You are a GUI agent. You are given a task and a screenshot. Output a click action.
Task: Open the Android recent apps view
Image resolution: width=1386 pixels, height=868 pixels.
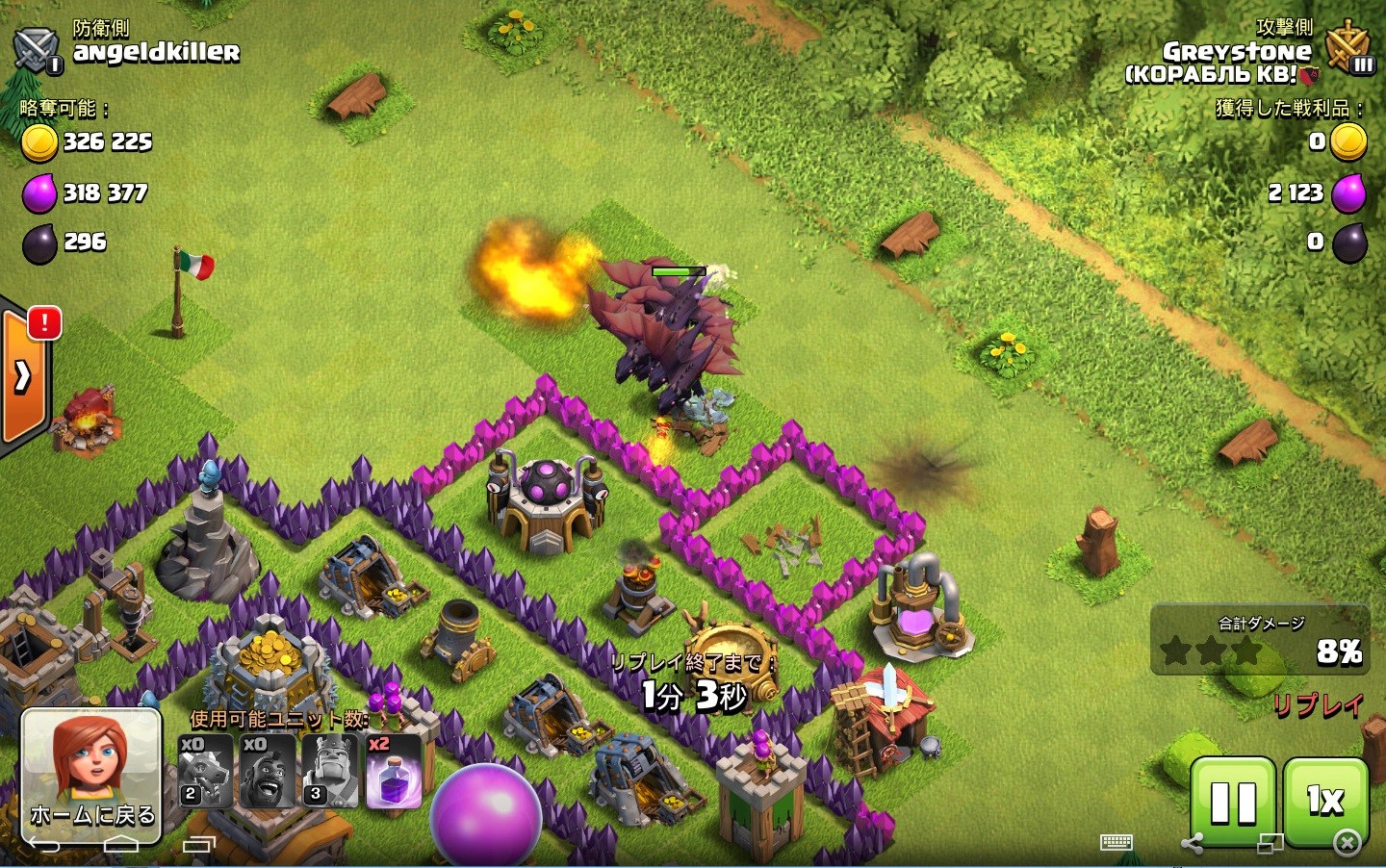198,845
